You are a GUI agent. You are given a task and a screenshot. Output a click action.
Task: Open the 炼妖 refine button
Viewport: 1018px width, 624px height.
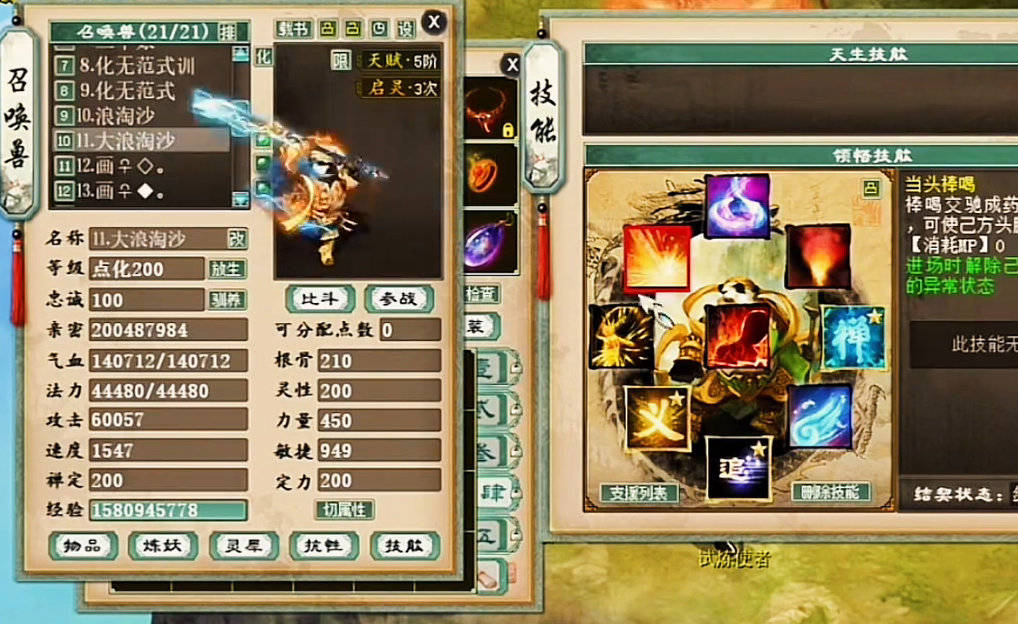pos(163,546)
